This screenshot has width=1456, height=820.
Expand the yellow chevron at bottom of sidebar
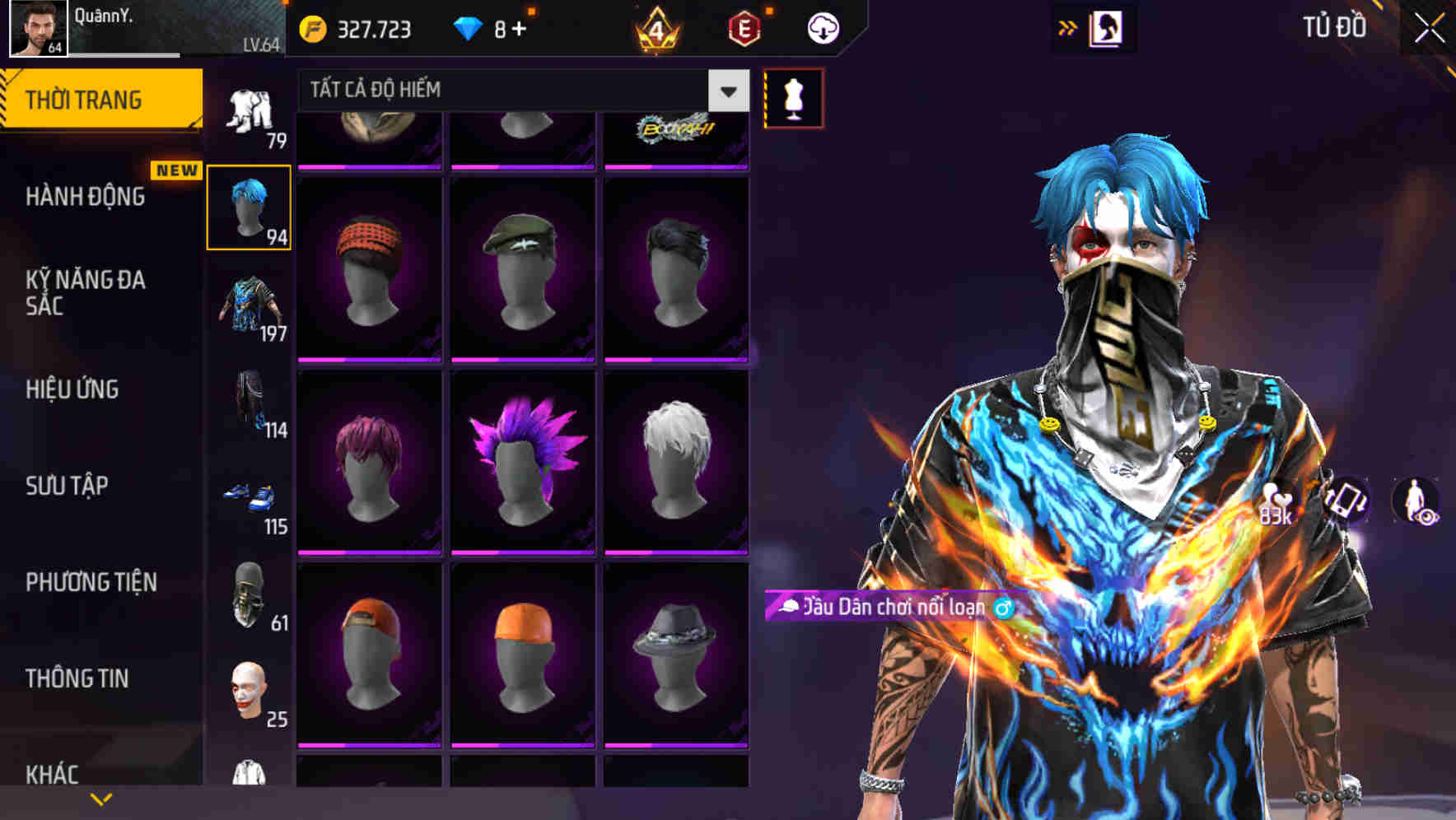[102, 797]
